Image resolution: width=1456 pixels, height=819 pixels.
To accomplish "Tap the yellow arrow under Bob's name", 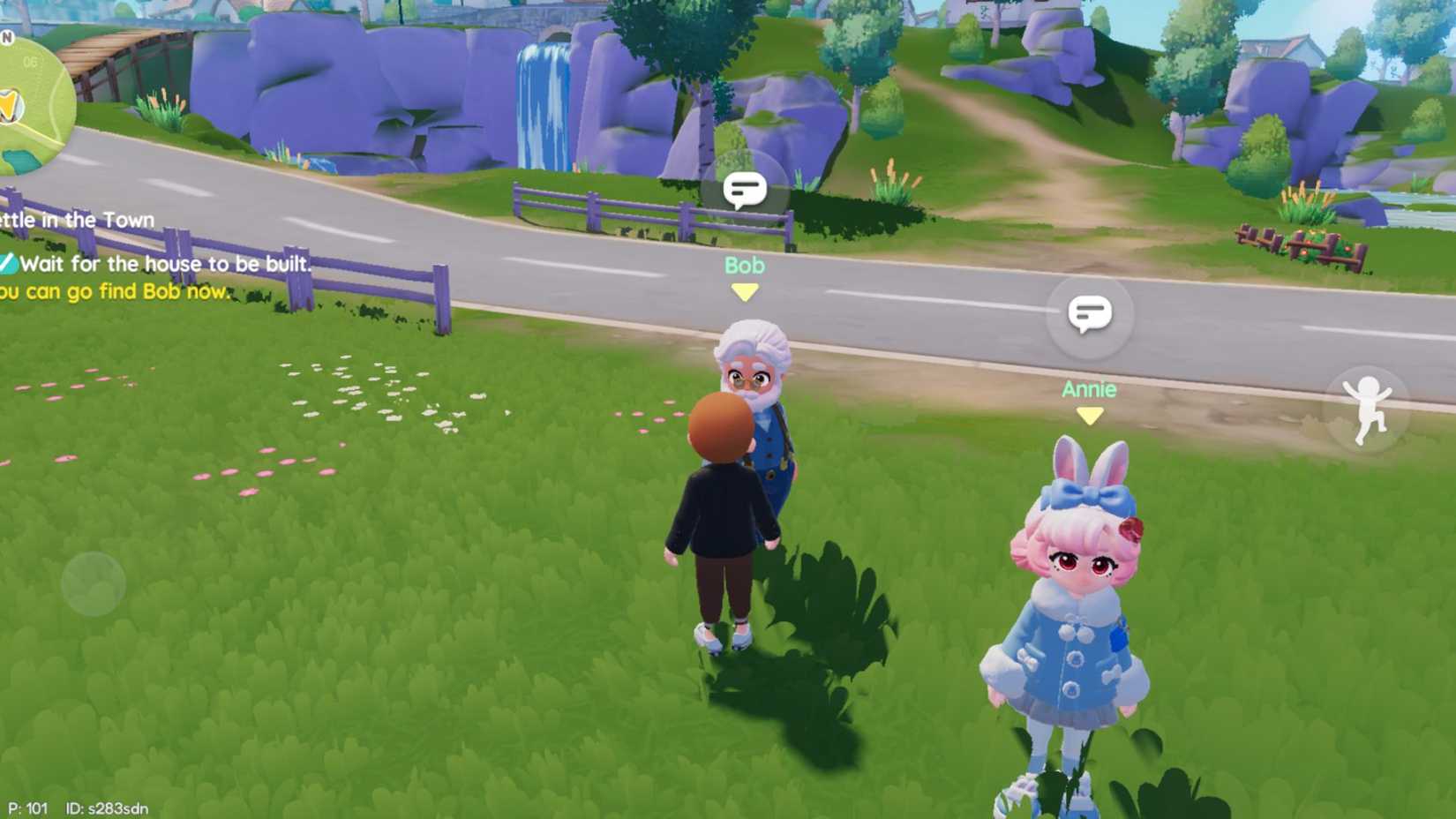I will [744, 291].
